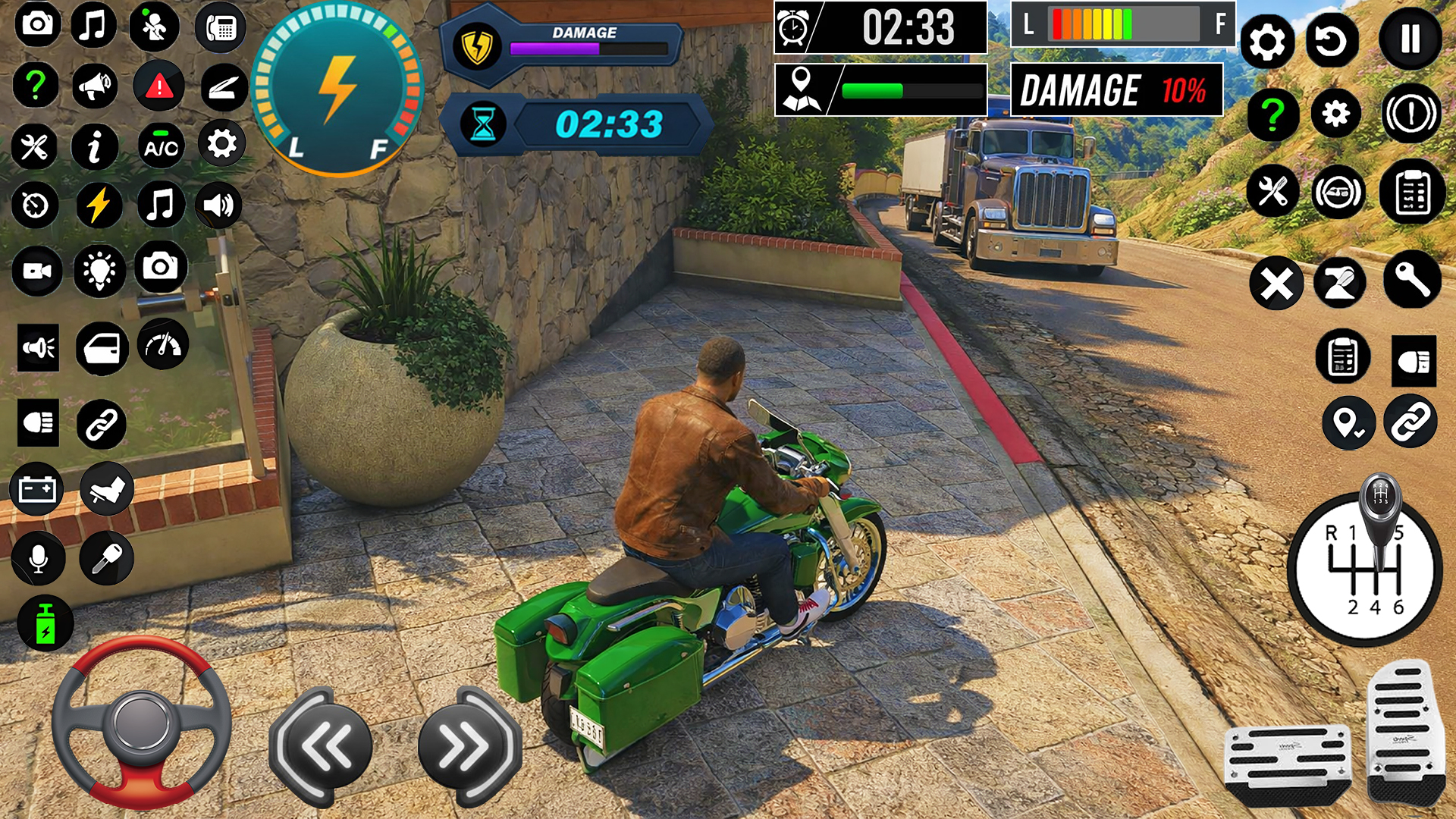Mute the speaker sound icon
Viewport: 1456px width, 819px height.
point(218,203)
